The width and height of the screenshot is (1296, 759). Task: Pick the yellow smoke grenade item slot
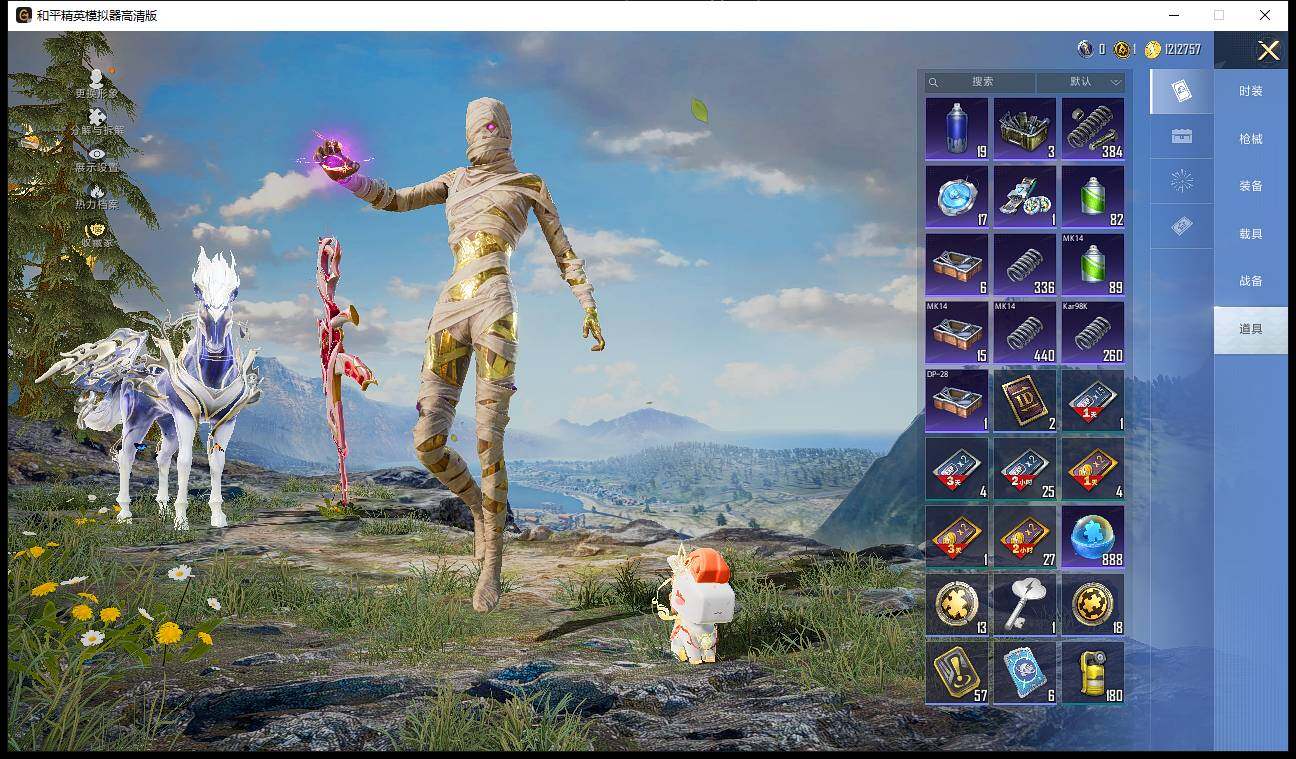1093,673
